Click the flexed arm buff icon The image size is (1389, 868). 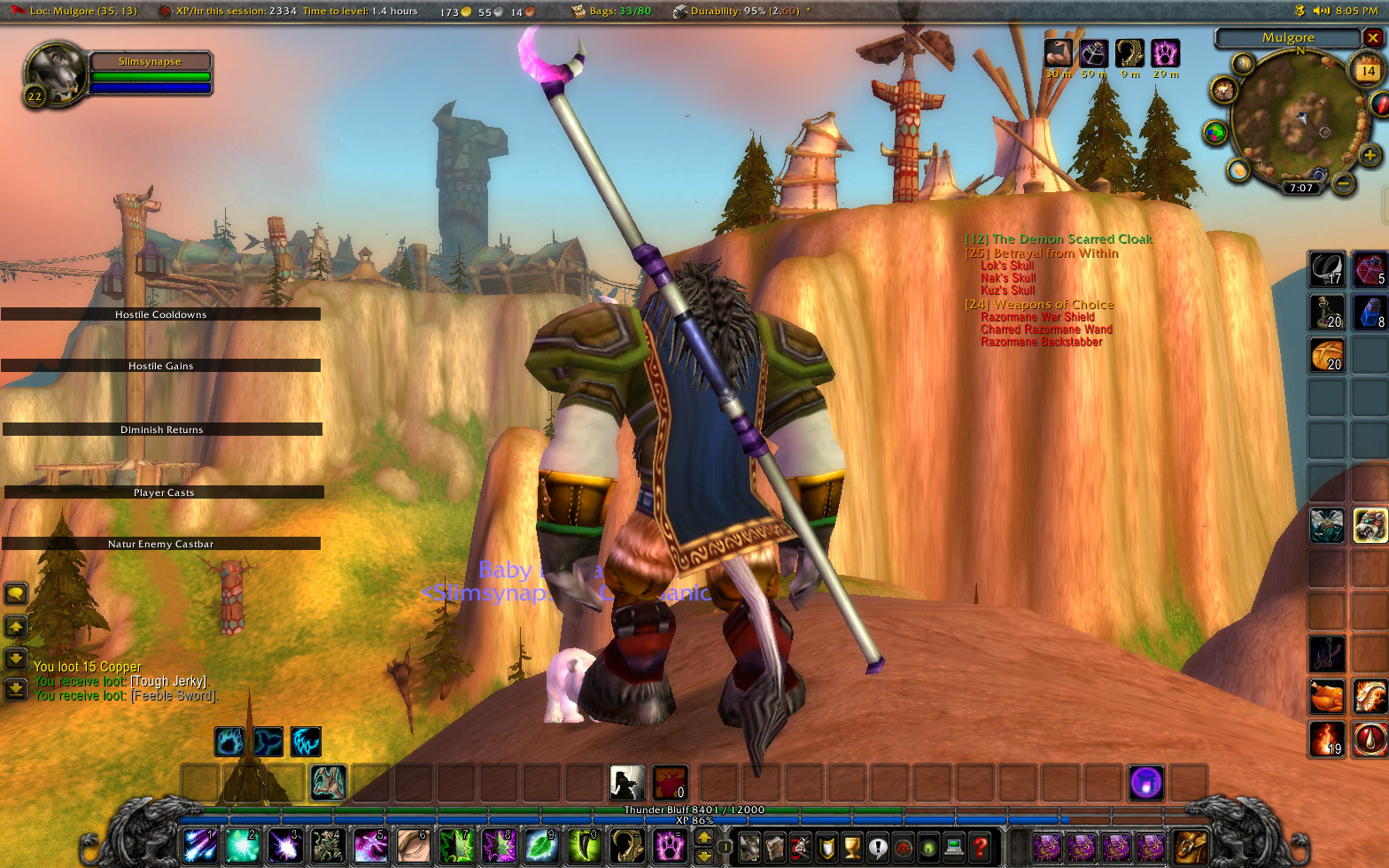point(1058,53)
